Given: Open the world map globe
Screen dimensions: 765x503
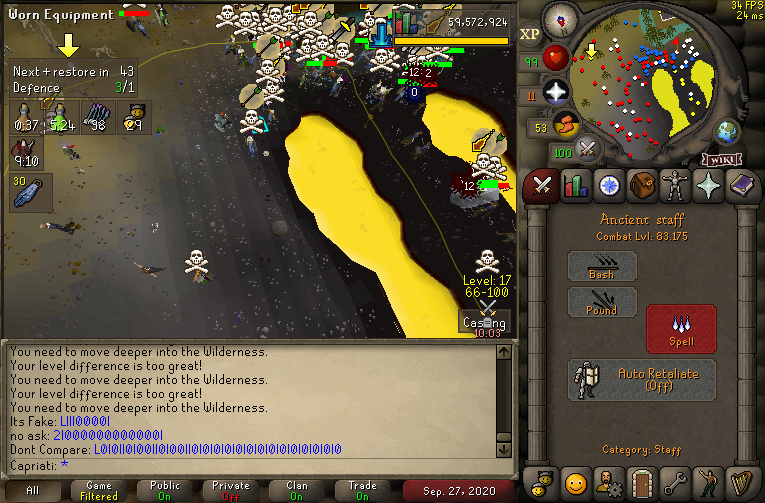Looking at the screenshot, I should [726, 132].
